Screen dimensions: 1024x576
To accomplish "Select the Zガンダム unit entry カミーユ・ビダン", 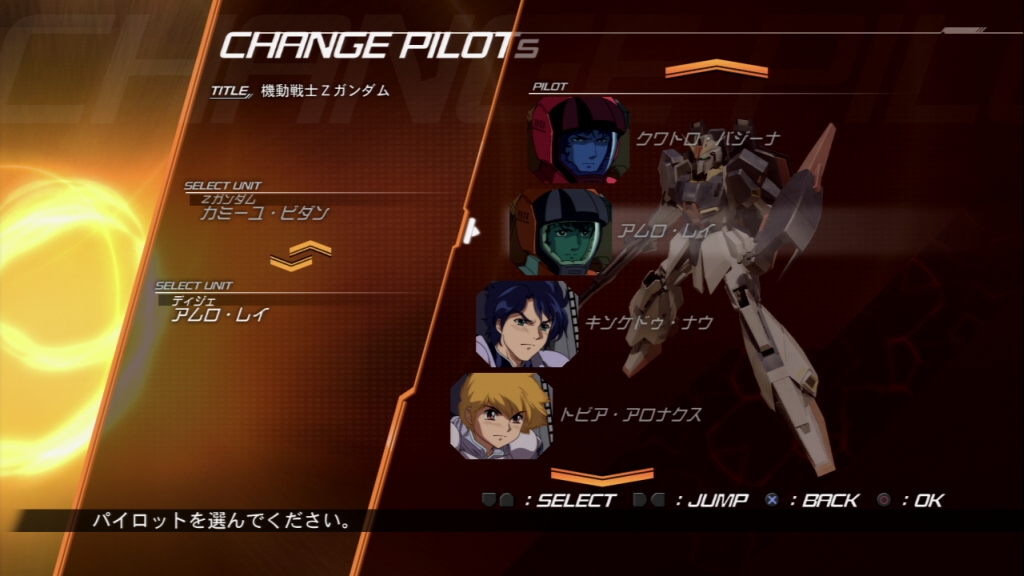I will 264,212.
